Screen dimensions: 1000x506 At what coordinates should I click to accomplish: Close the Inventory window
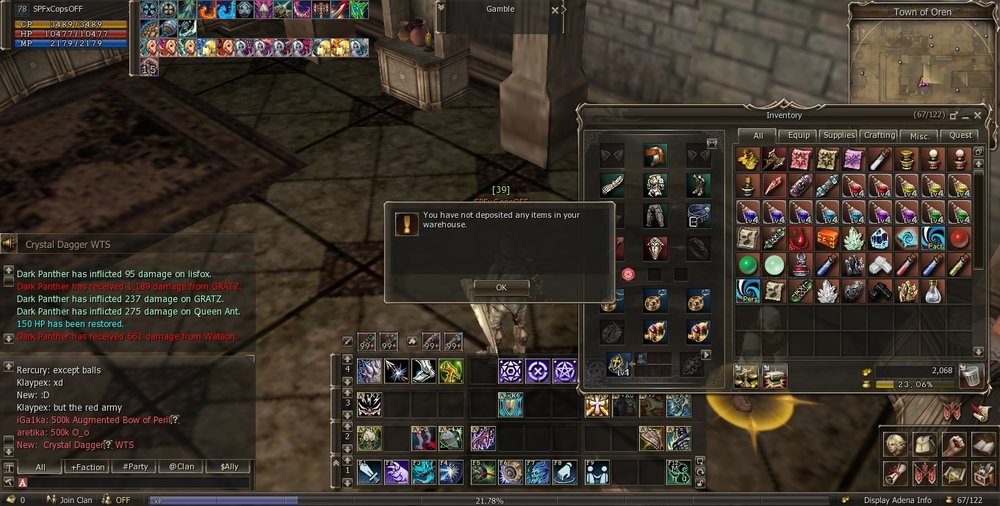click(x=977, y=116)
